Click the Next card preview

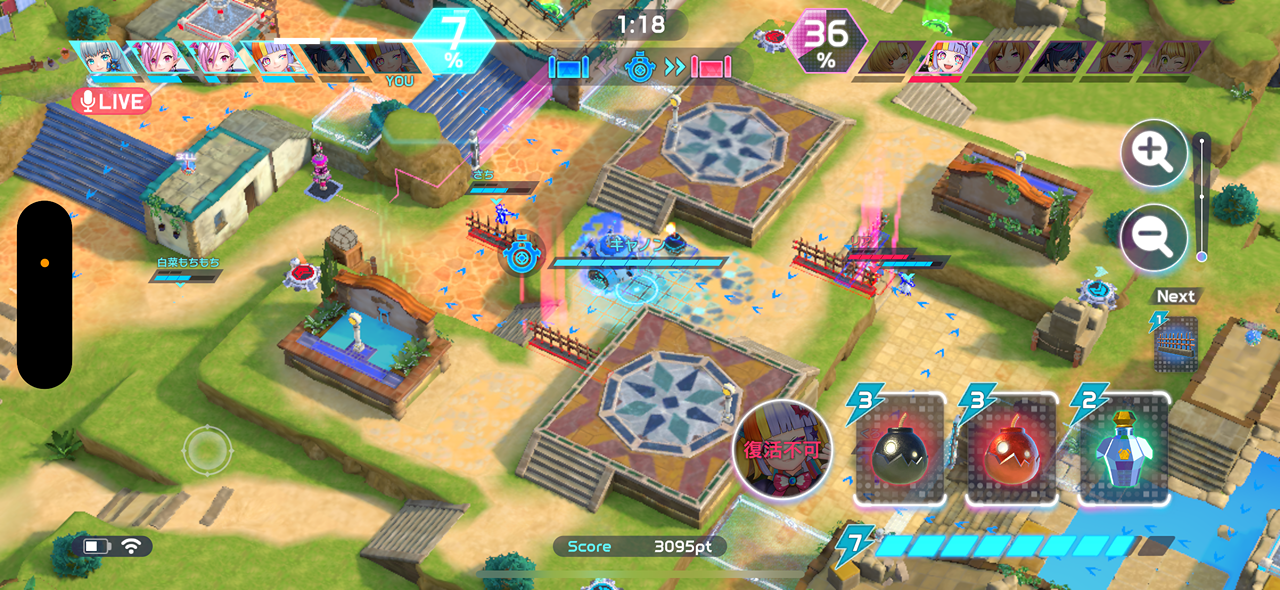1176,343
